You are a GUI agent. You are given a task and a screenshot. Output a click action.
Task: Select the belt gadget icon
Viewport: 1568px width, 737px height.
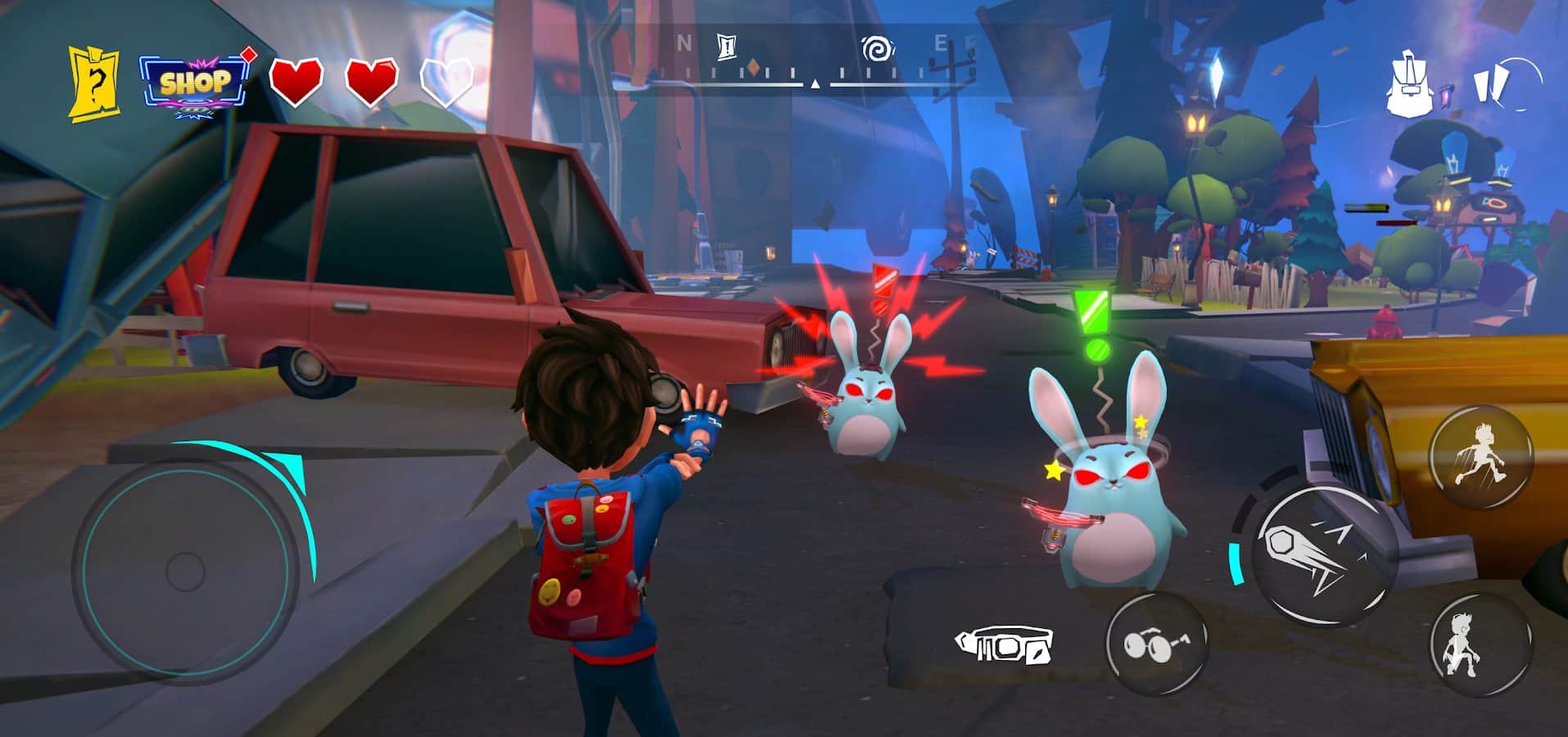click(1005, 645)
